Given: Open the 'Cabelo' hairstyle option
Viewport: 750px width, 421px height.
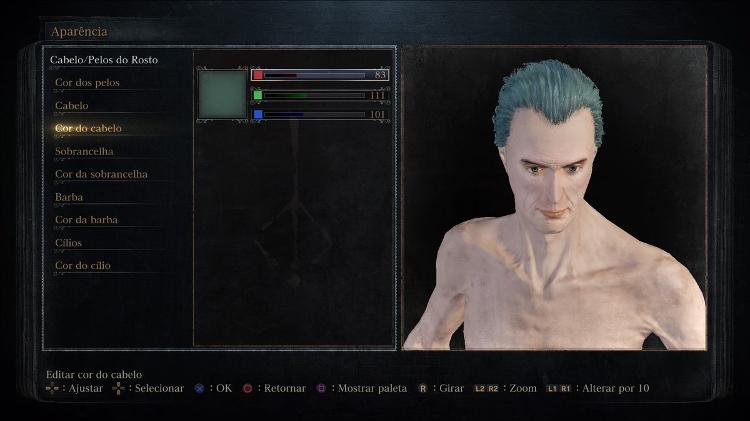Looking at the screenshot, I should click(x=72, y=106).
